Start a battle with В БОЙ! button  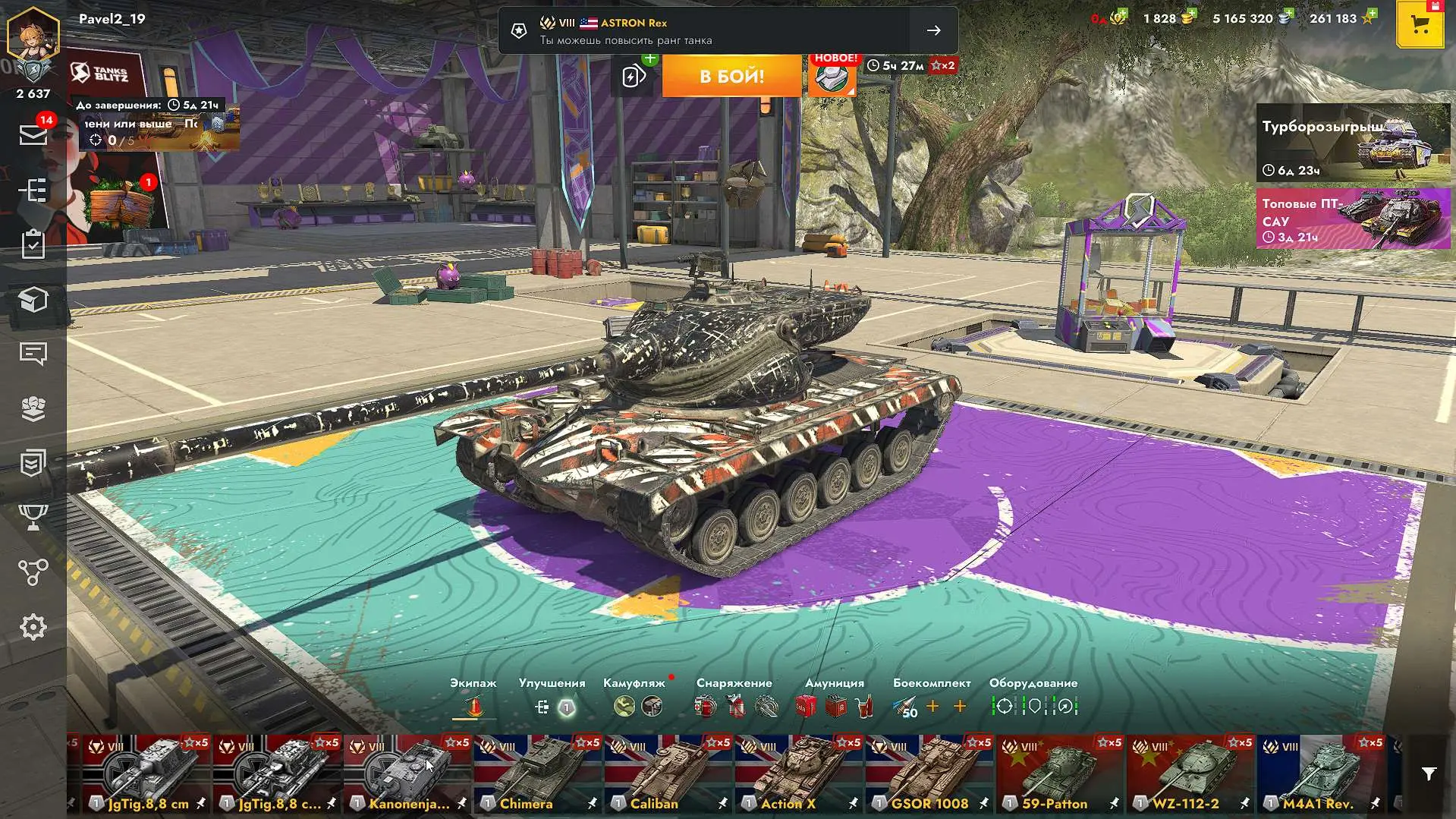coord(731,76)
